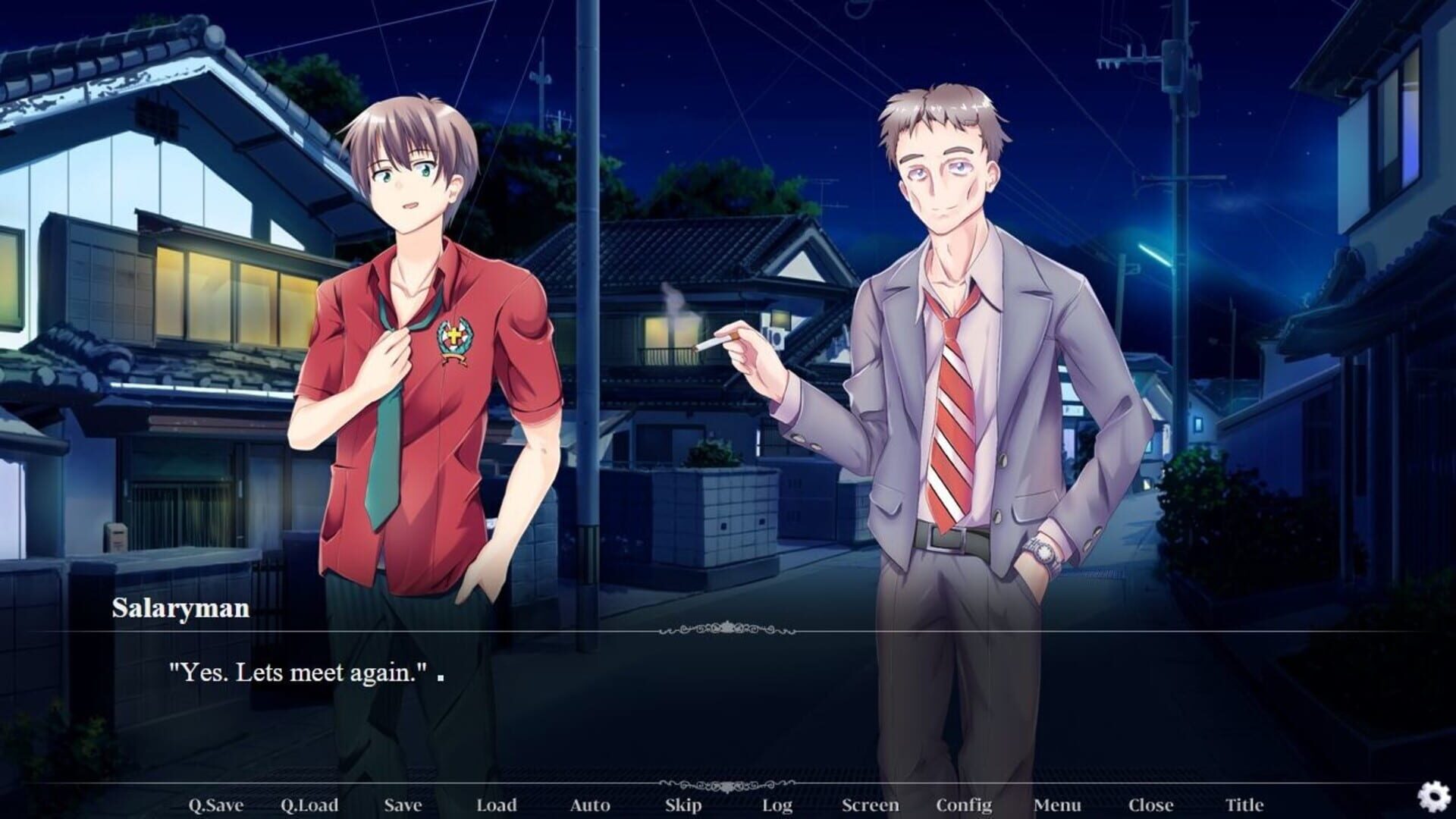Capture a screenshot using Screen
This screenshot has width=1456, height=819.
[x=871, y=805]
